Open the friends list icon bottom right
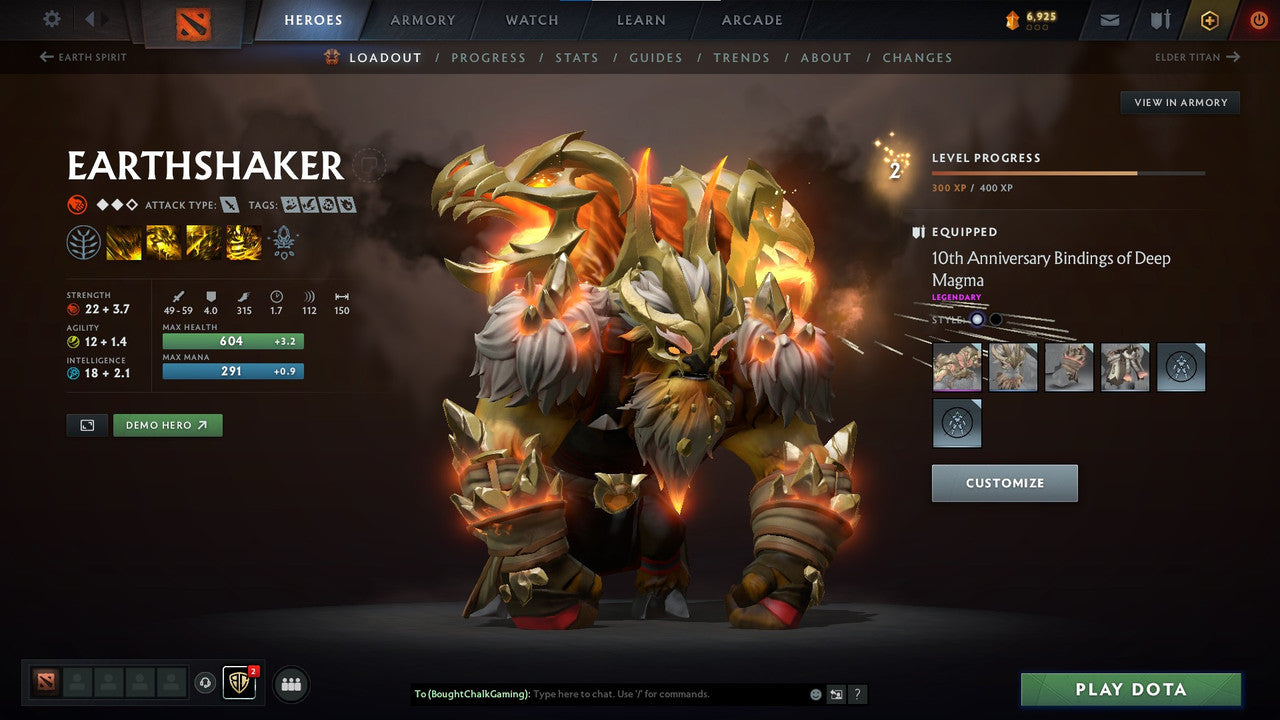1280x720 pixels. pos(290,683)
